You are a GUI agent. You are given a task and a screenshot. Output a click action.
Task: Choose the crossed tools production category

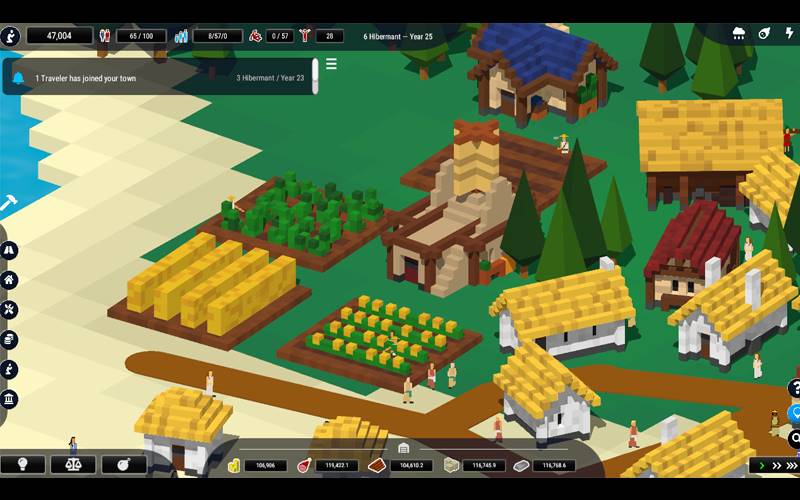pos(9,310)
